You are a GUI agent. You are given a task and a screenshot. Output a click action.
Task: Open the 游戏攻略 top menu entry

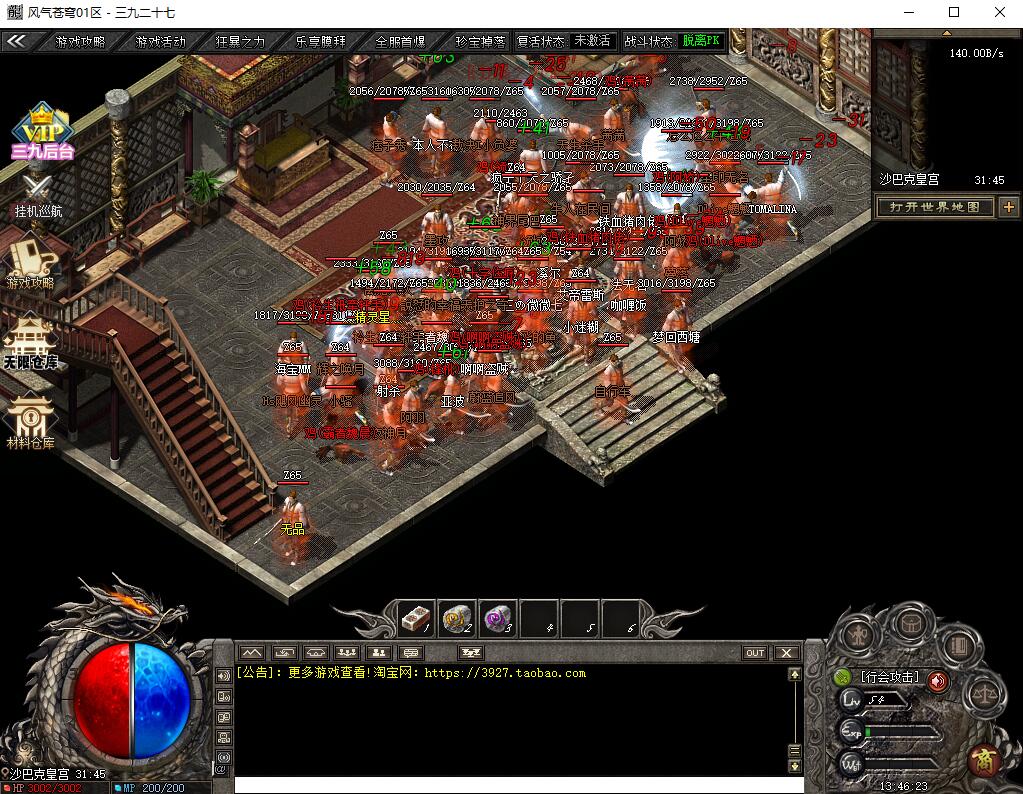(x=80, y=41)
